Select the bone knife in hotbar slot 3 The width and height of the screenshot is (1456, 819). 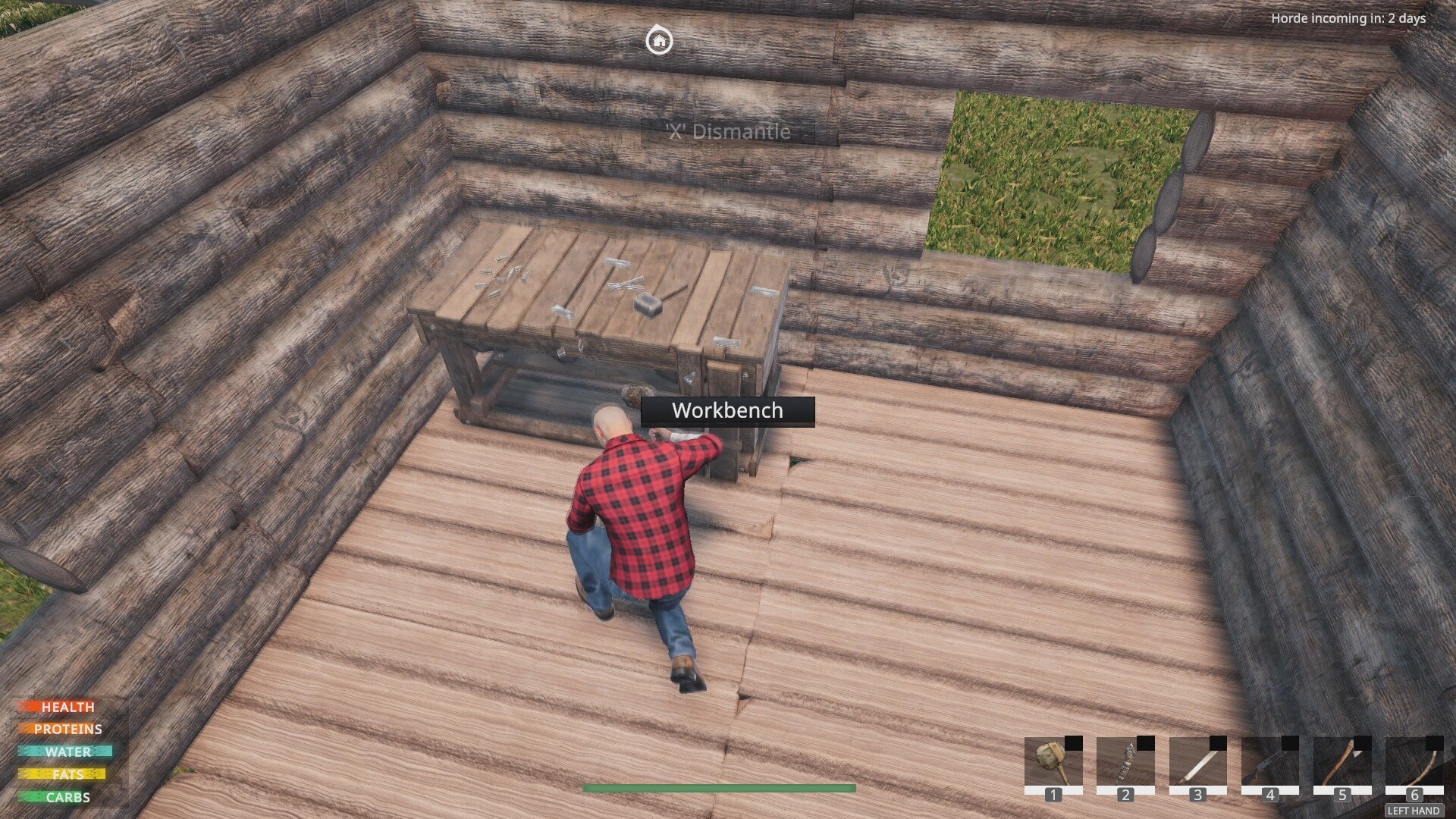(x=1197, y=762)
